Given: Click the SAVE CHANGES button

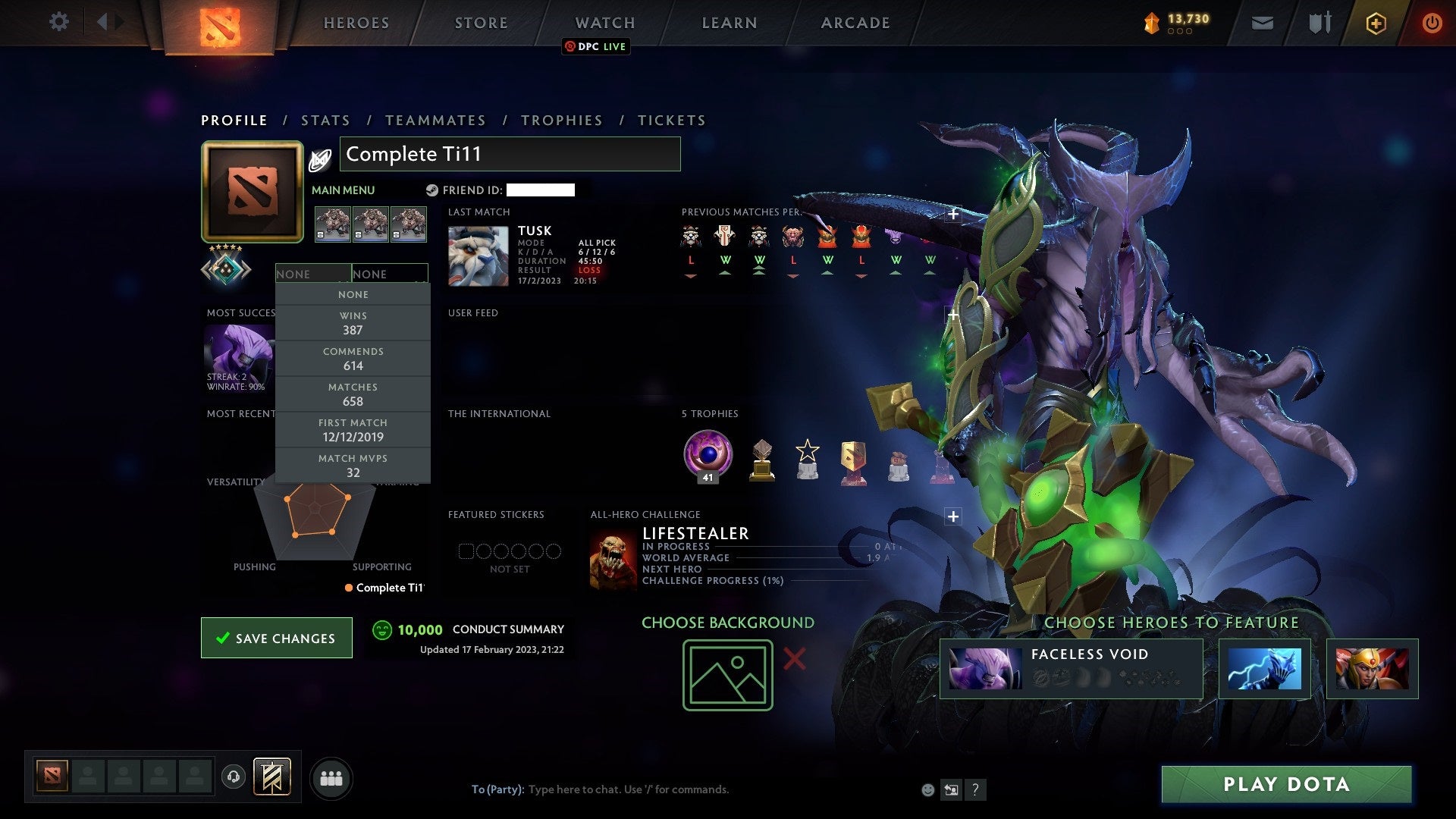Looking at the screenshot, I should point(276,638).
